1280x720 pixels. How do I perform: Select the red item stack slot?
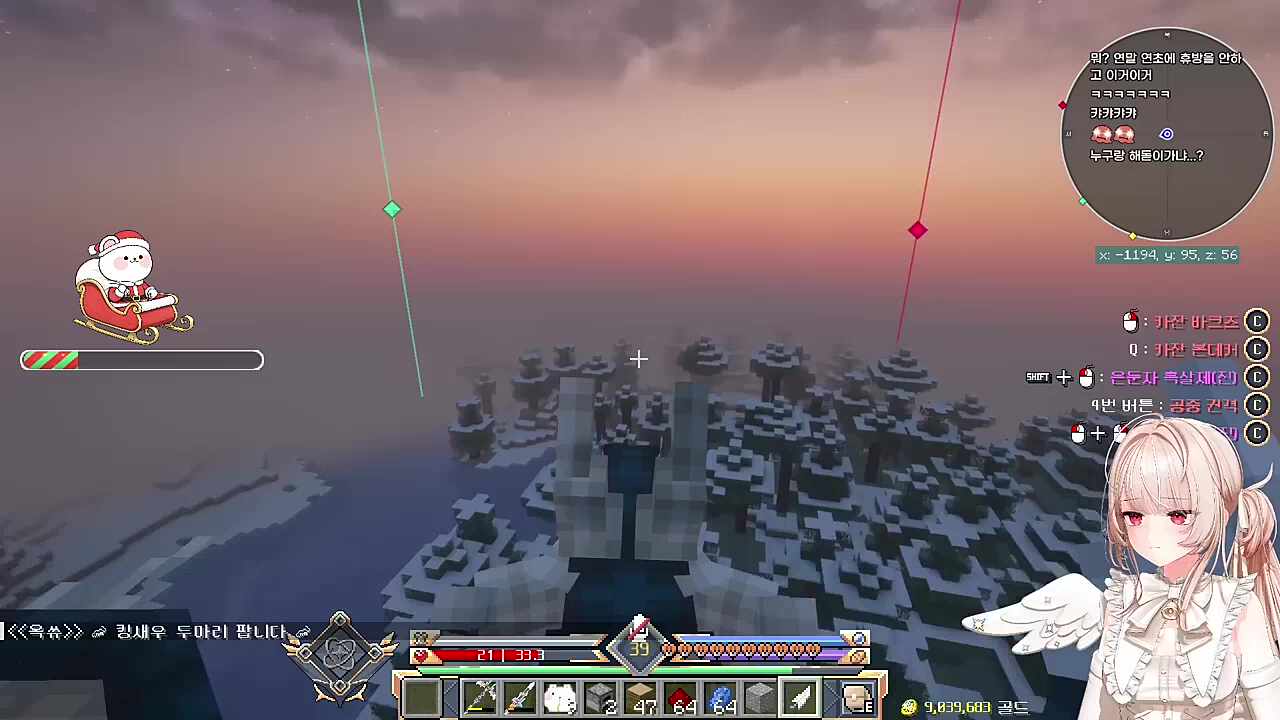(x=681, y=696)
